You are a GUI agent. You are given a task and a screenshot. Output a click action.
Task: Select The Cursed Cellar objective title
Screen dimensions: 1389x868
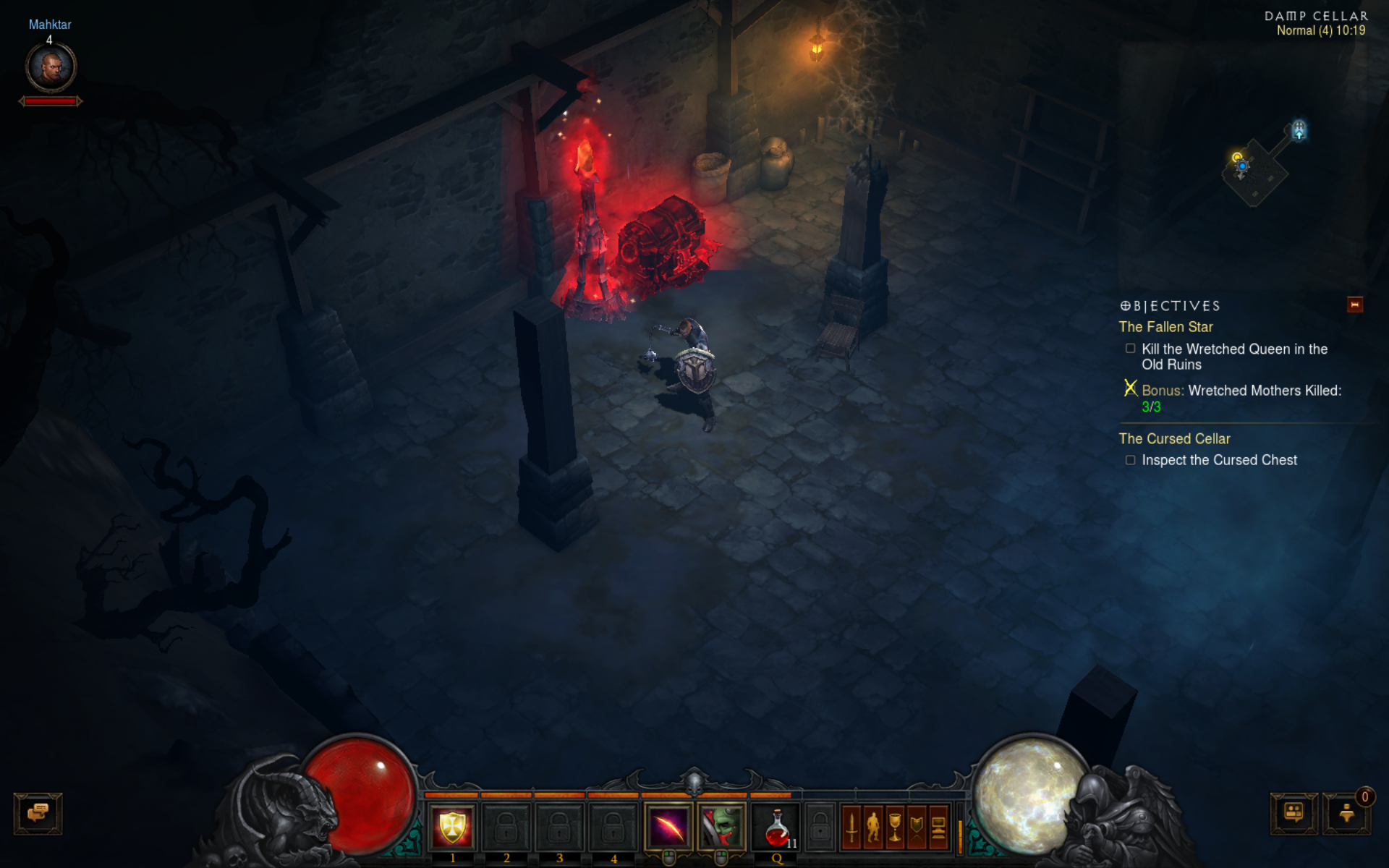1174,438
